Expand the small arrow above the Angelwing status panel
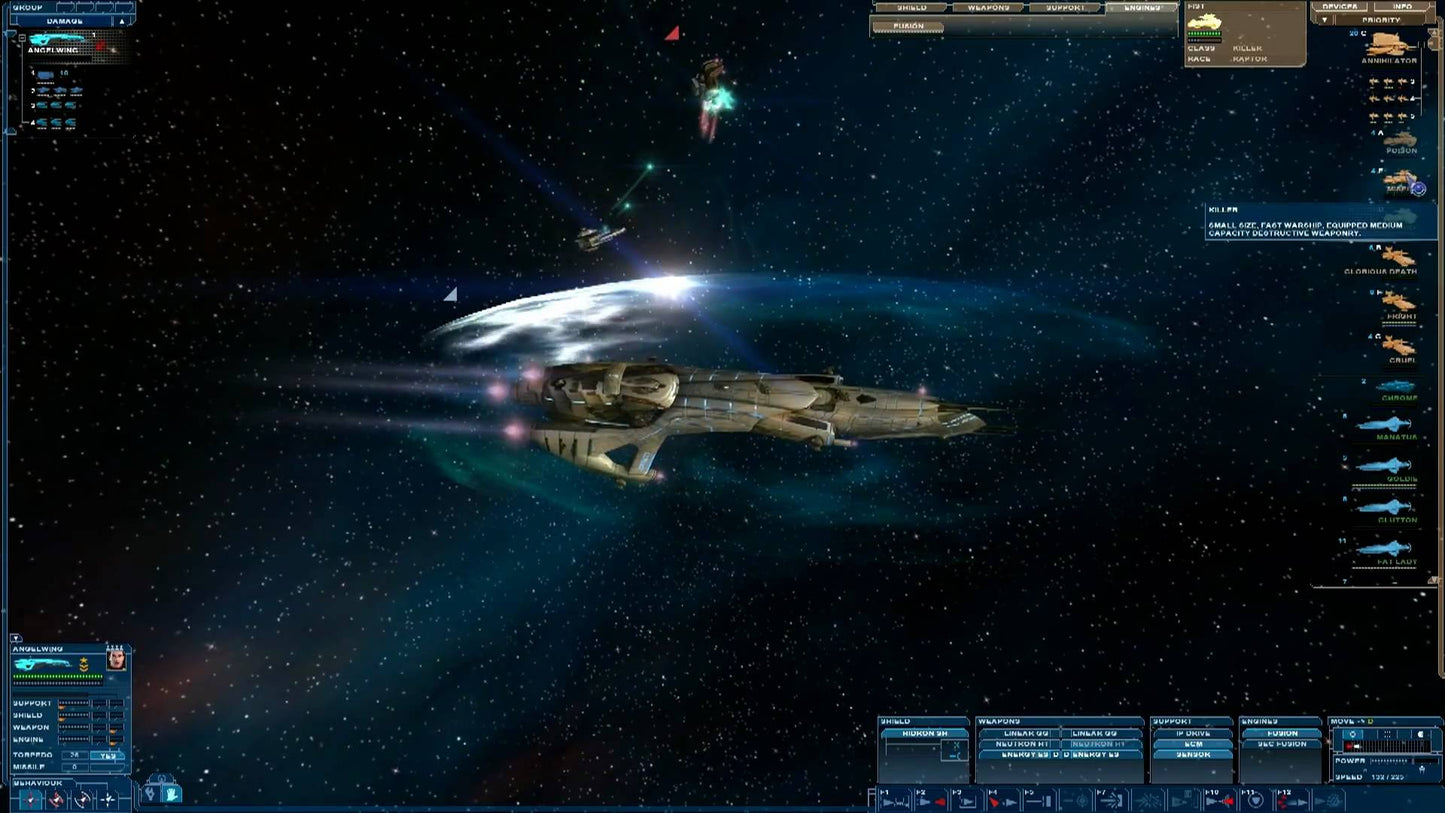Image resolution: width=1445 pixels, height=813 pixels. click(15, 638)
